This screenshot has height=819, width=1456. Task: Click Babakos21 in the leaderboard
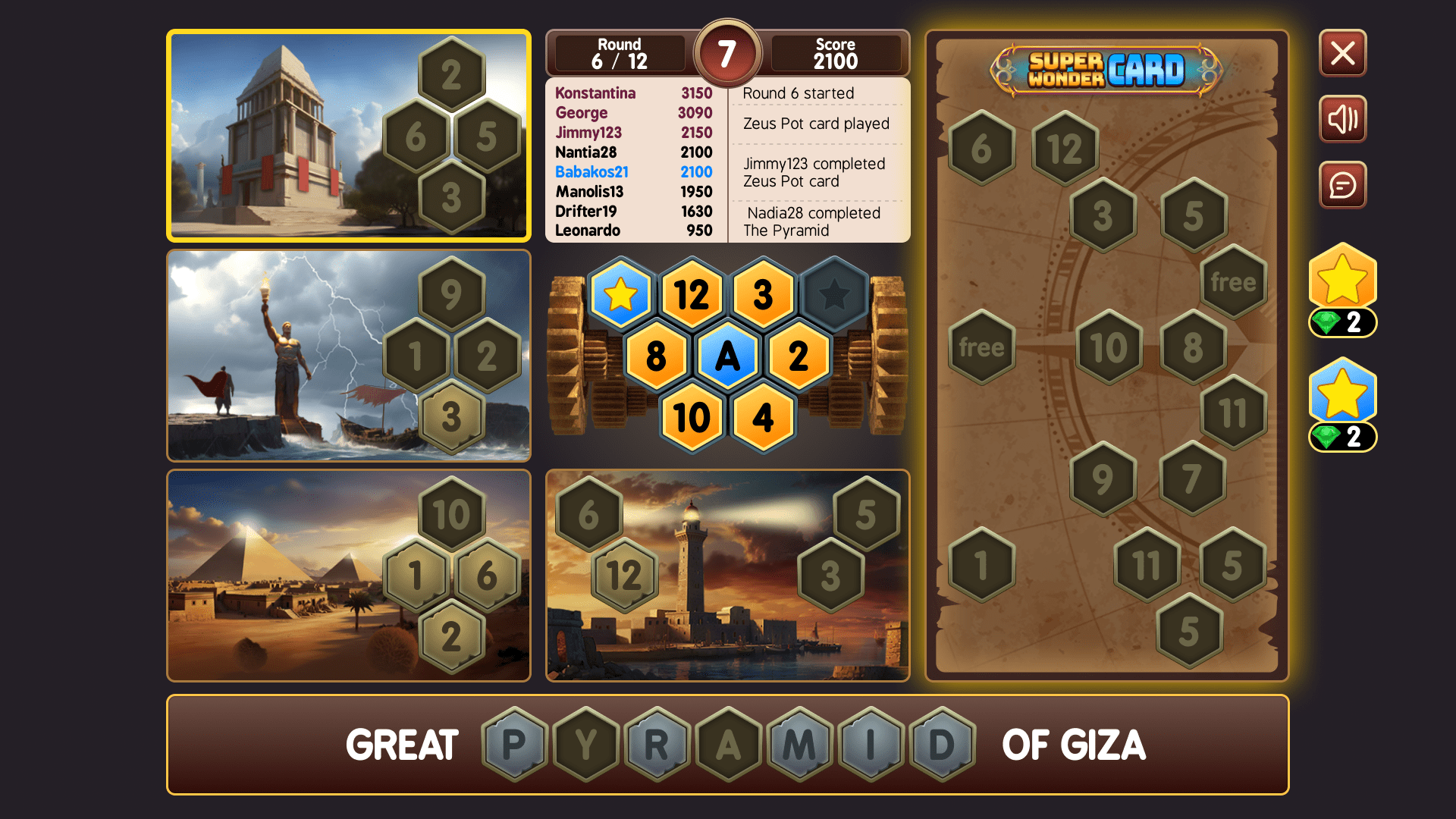tap(591, 171)
